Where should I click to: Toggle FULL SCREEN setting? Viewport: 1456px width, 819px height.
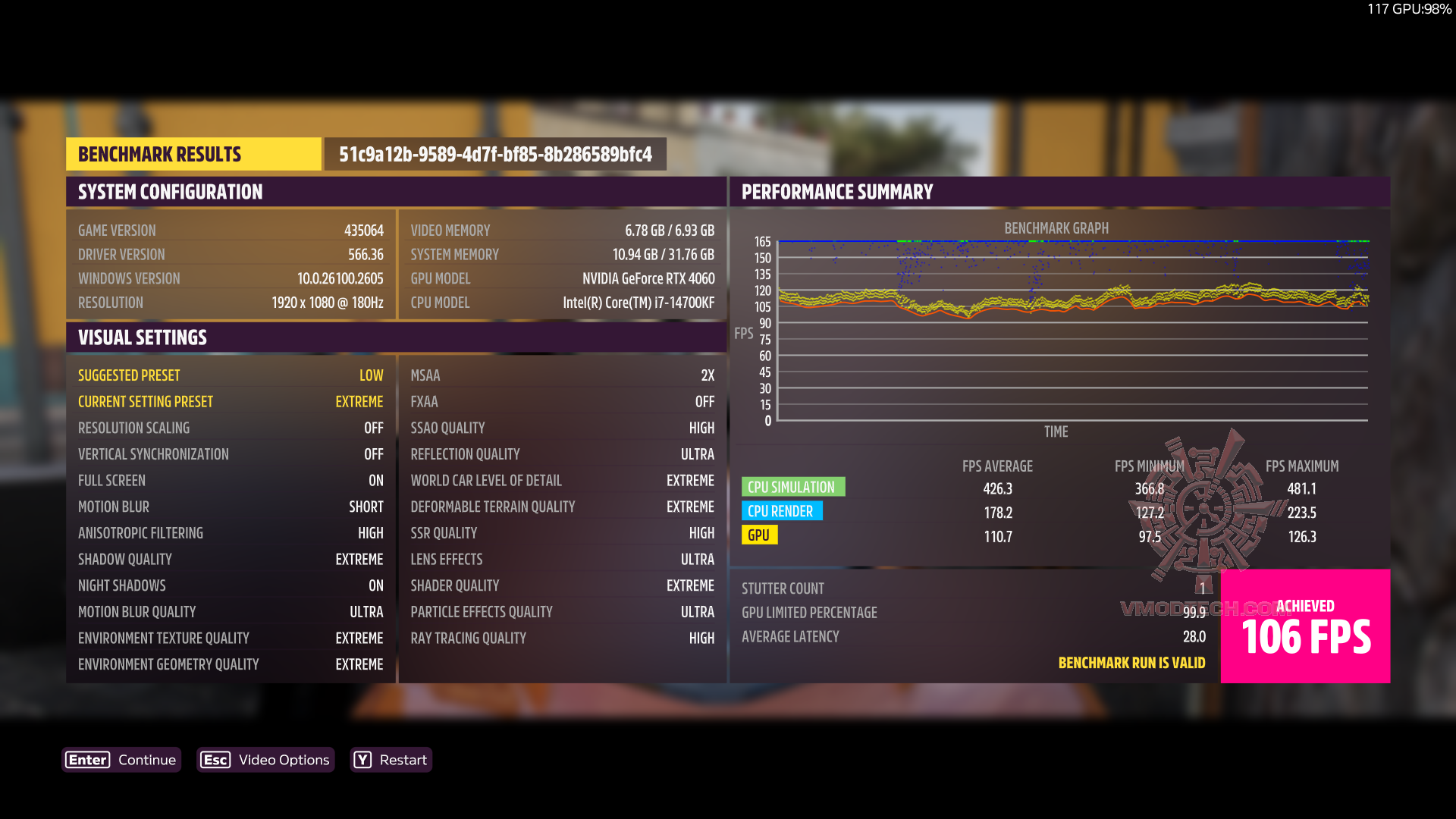coord(227,480)
